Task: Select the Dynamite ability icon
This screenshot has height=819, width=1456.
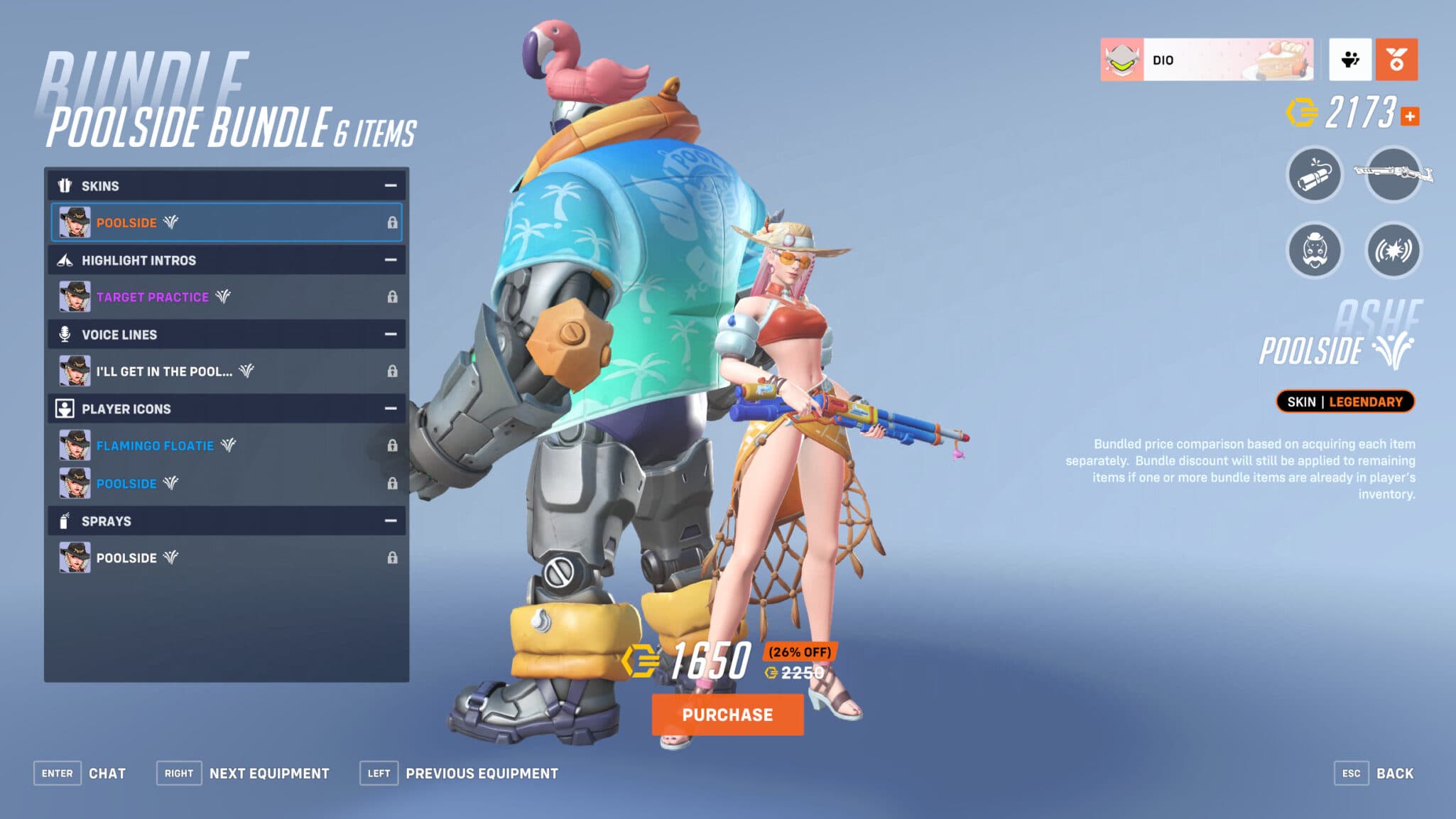Action: click(1313, 176)
